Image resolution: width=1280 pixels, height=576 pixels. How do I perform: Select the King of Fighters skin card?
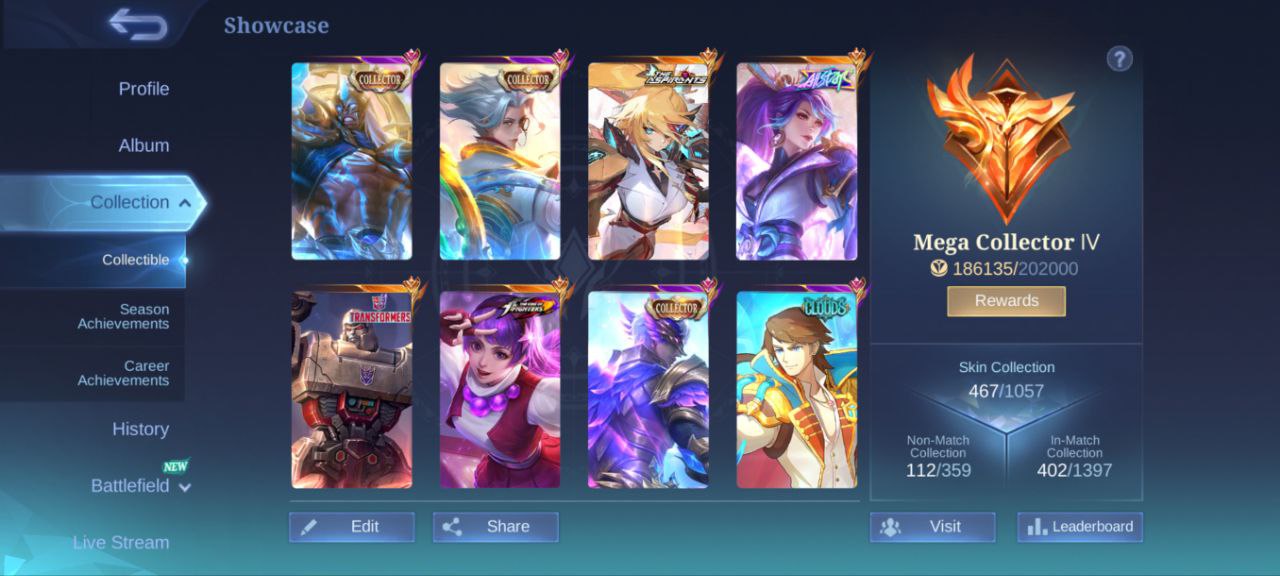[500, 390]
